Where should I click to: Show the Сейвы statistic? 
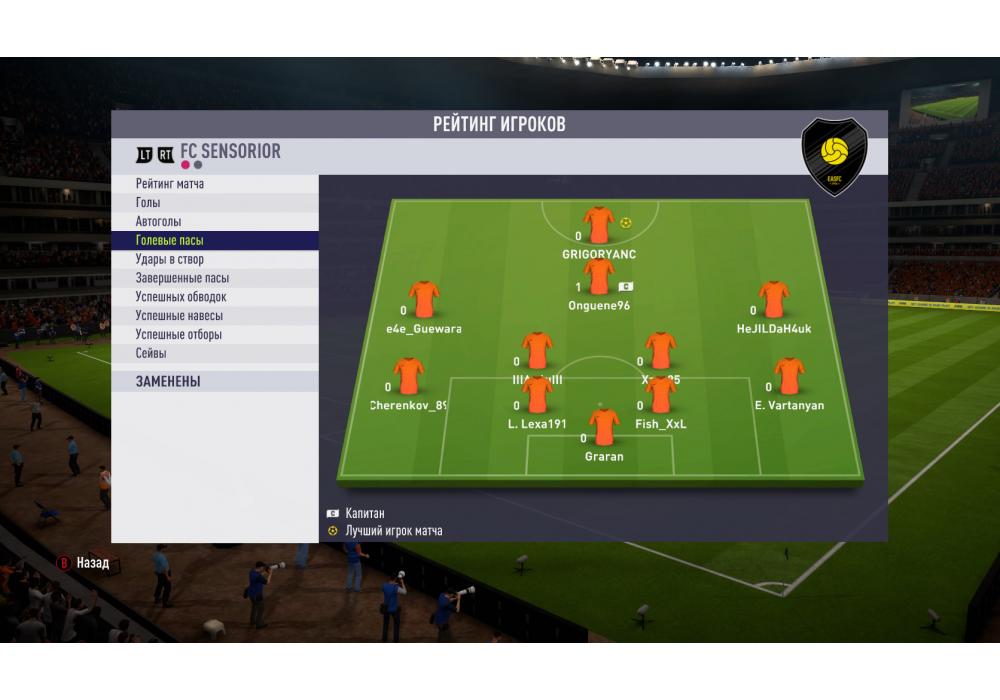[151, 354]
